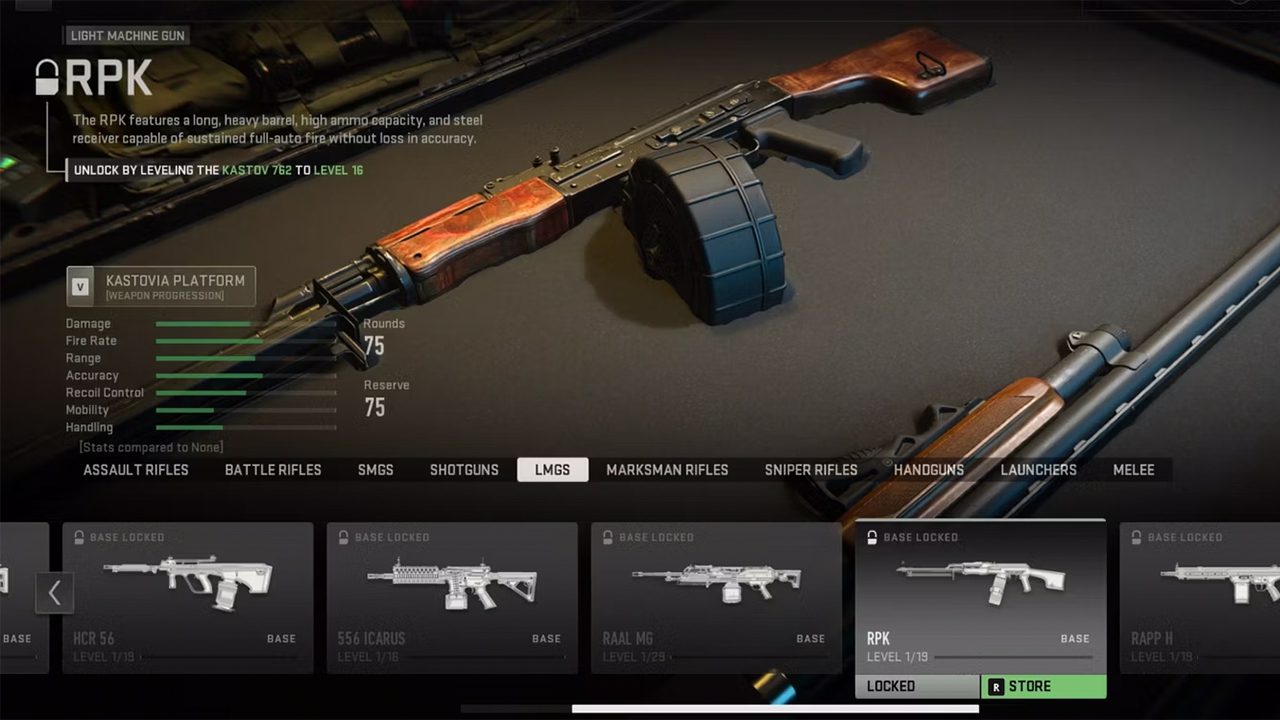Image resolution: width=1280 pixels, height=720 pixels.
Task: Switch to the Assault Rifles tab
Action: point(136,470)
